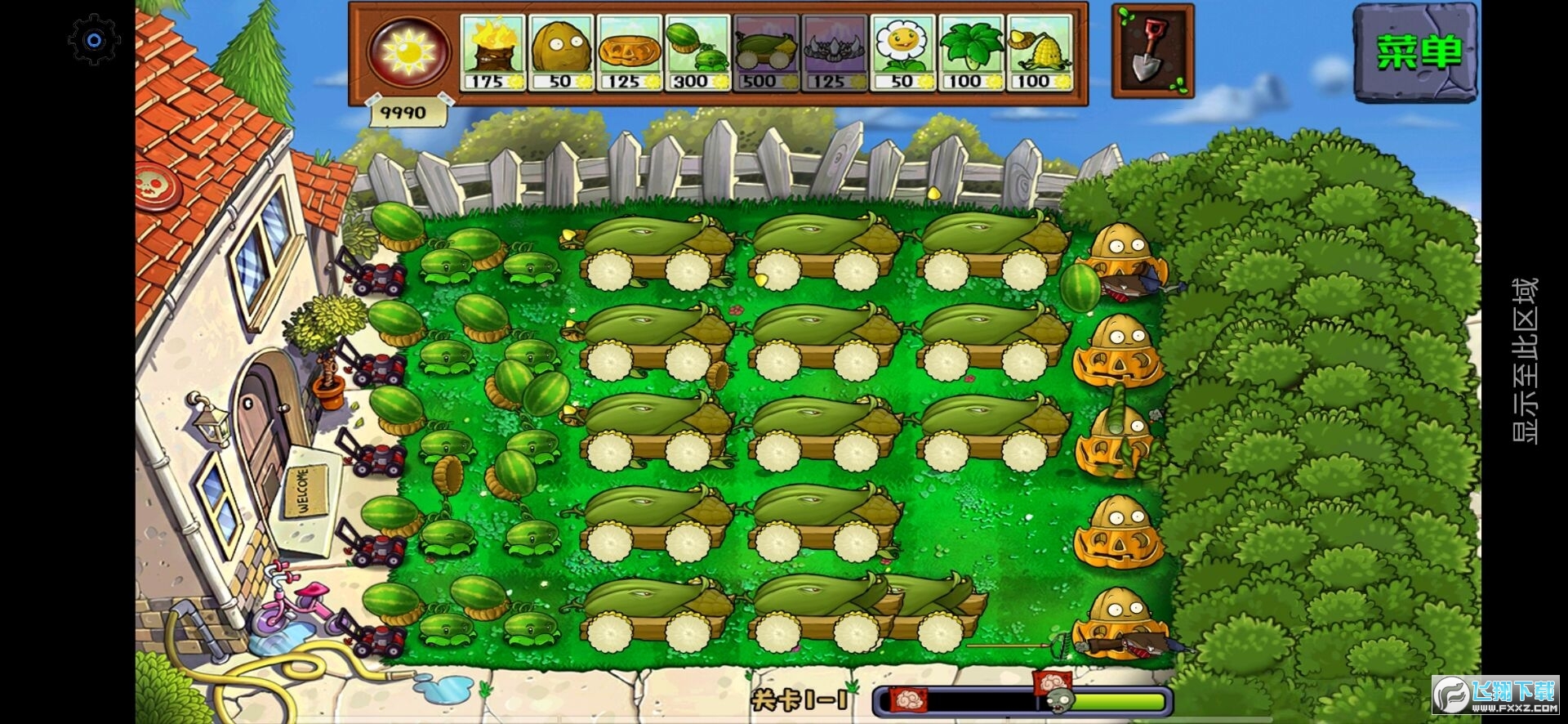
Task: Select the Marigold seed packet
Action: (901, 49)
